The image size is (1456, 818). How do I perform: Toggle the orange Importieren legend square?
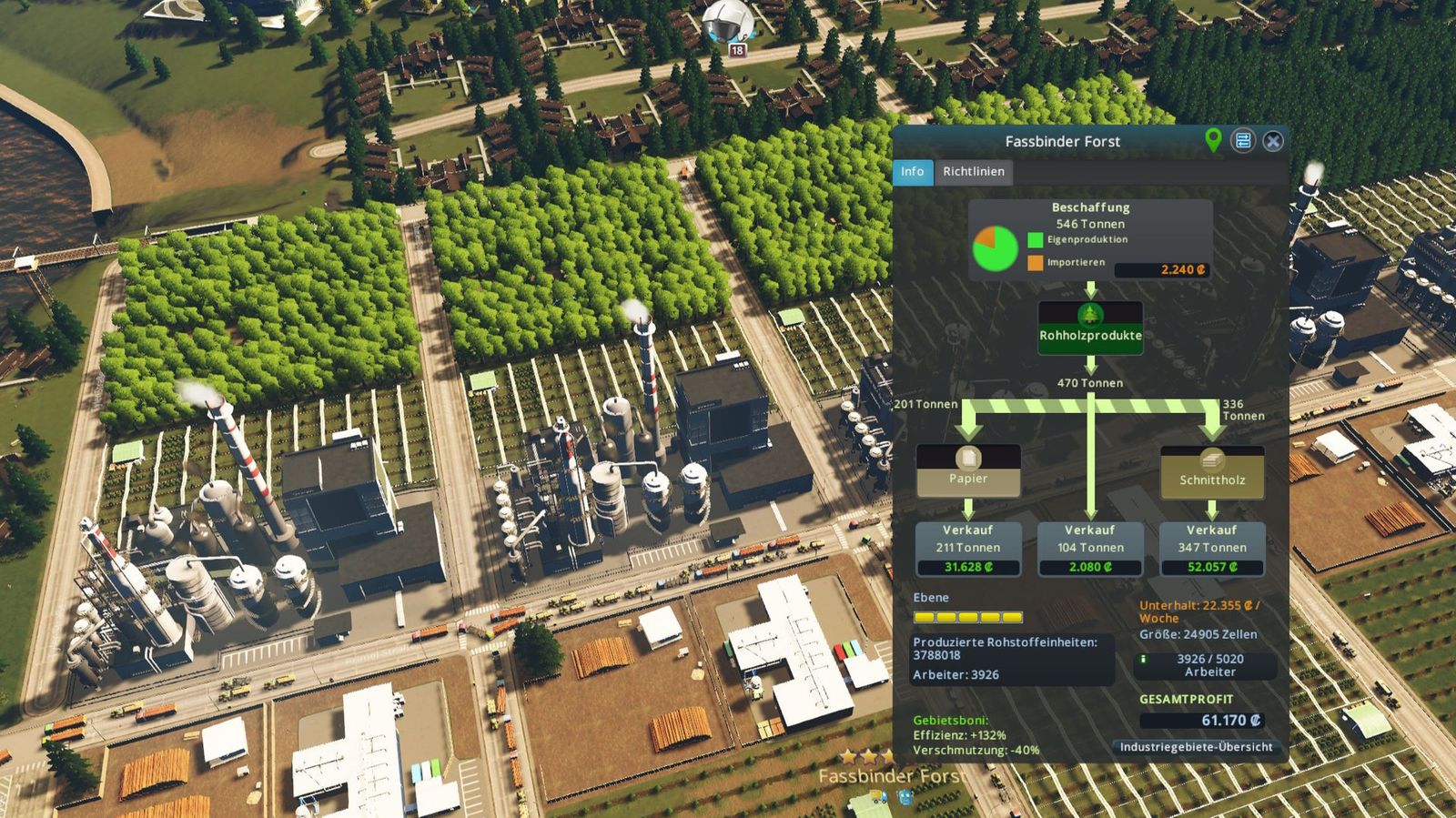click(1035, 261)
